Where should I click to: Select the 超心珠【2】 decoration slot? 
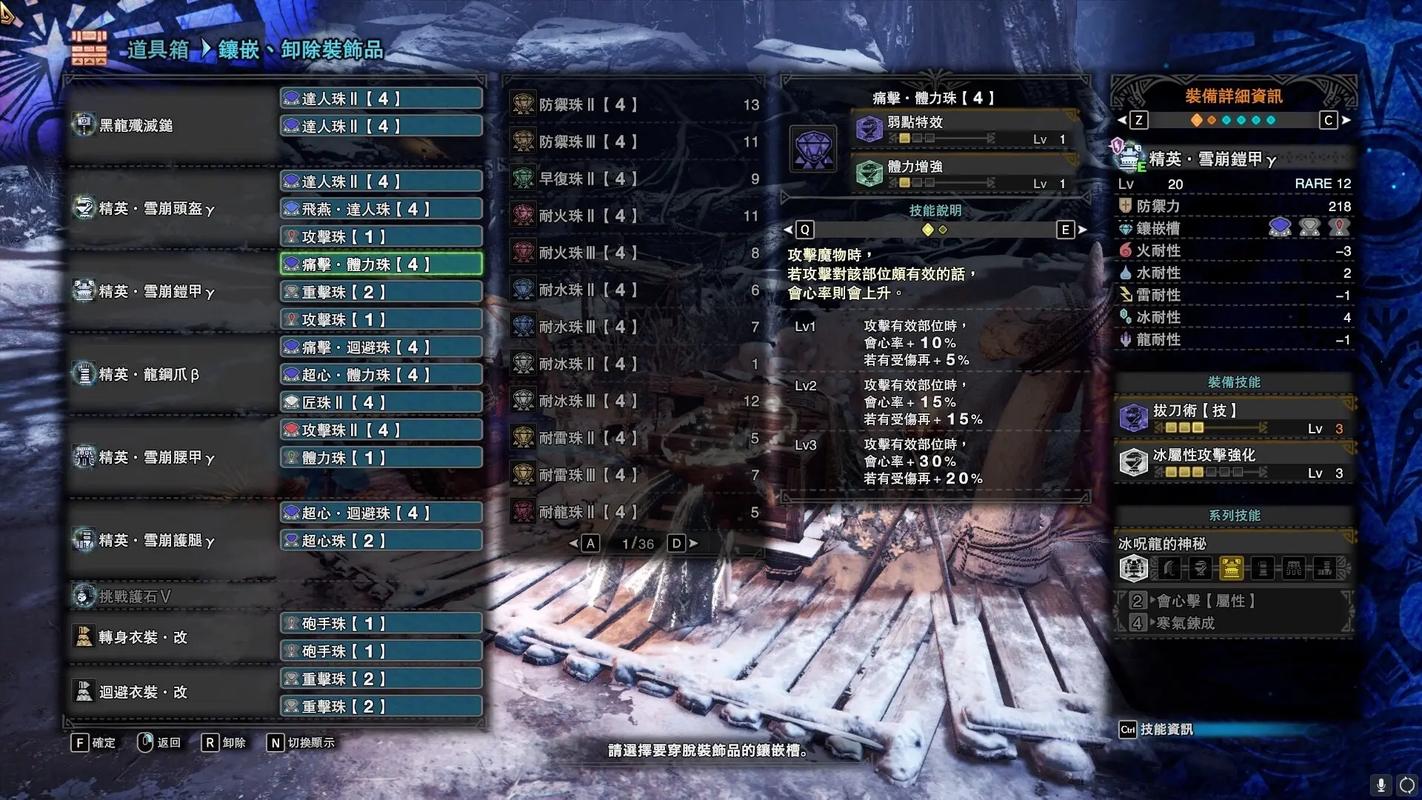pos(381,540)
